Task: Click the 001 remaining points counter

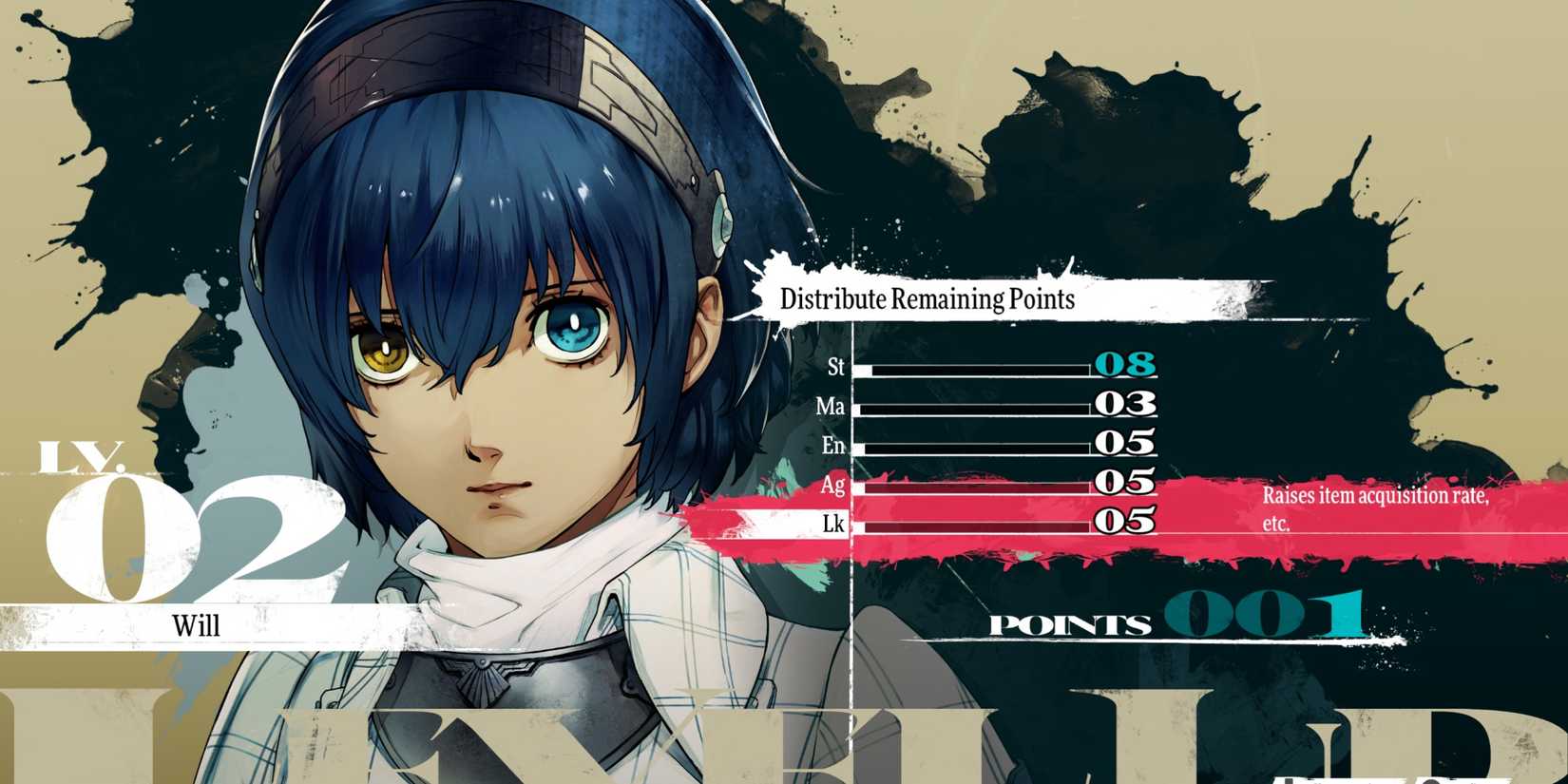Action: pos(1264,618)
